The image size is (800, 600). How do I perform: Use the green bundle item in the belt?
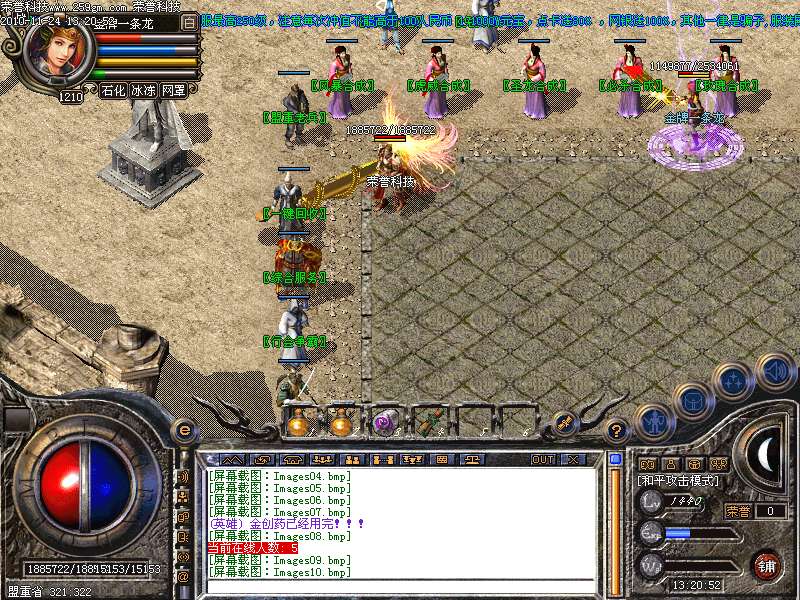(x=431, y=424)
